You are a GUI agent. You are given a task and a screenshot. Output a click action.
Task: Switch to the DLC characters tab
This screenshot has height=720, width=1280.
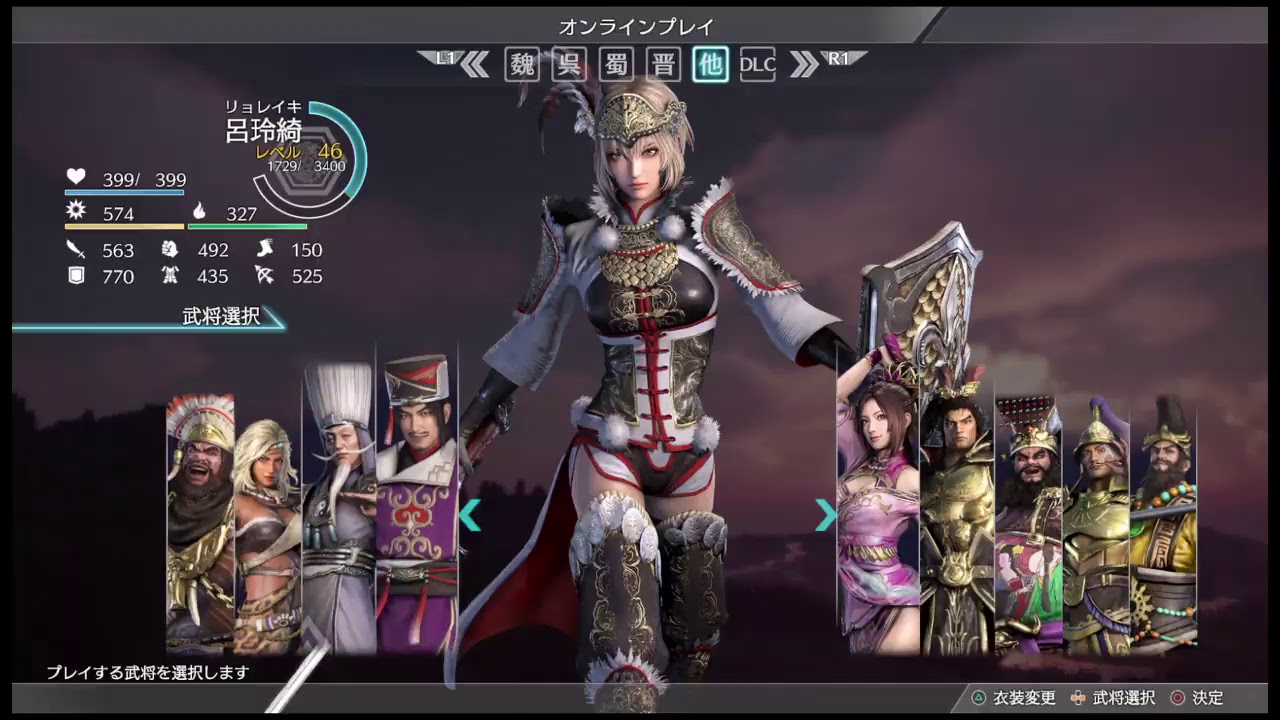pyautogui.click(x=757, y=64)
